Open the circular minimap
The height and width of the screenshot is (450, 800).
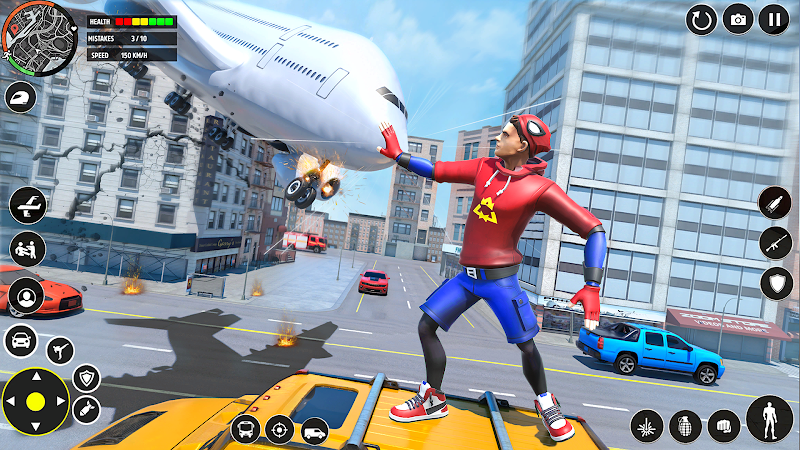[38, 38]
